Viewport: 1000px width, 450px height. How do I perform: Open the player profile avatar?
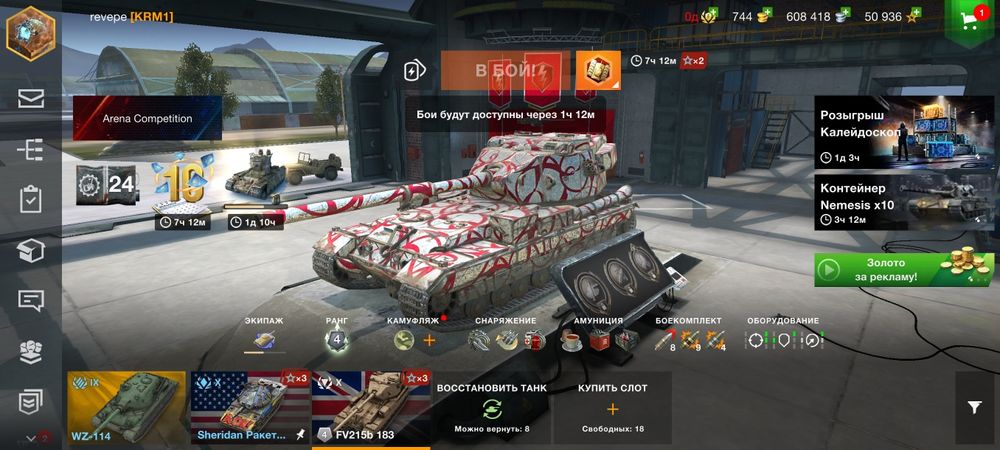(29, 33)
